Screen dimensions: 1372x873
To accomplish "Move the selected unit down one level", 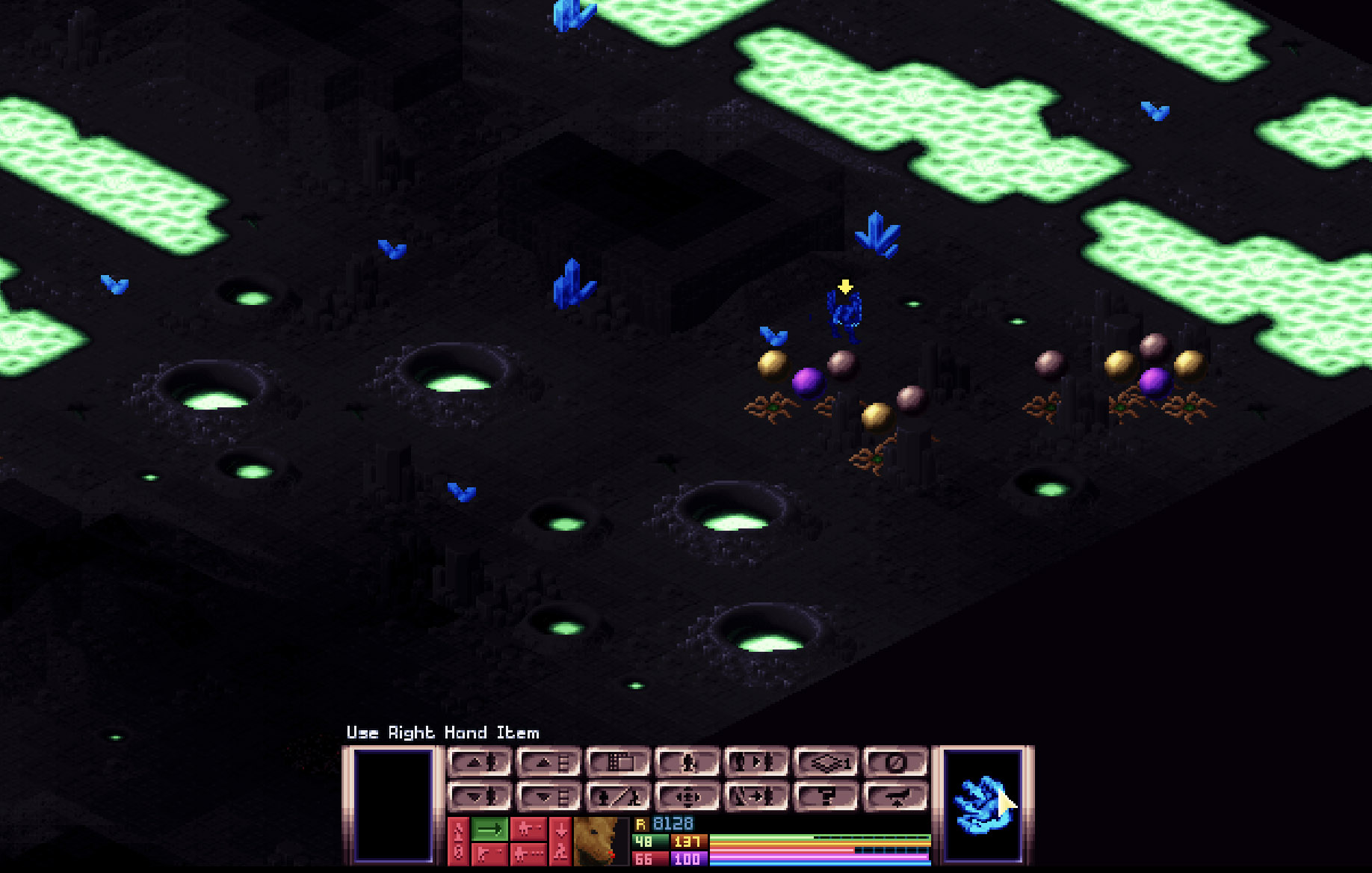I will 479,797.
